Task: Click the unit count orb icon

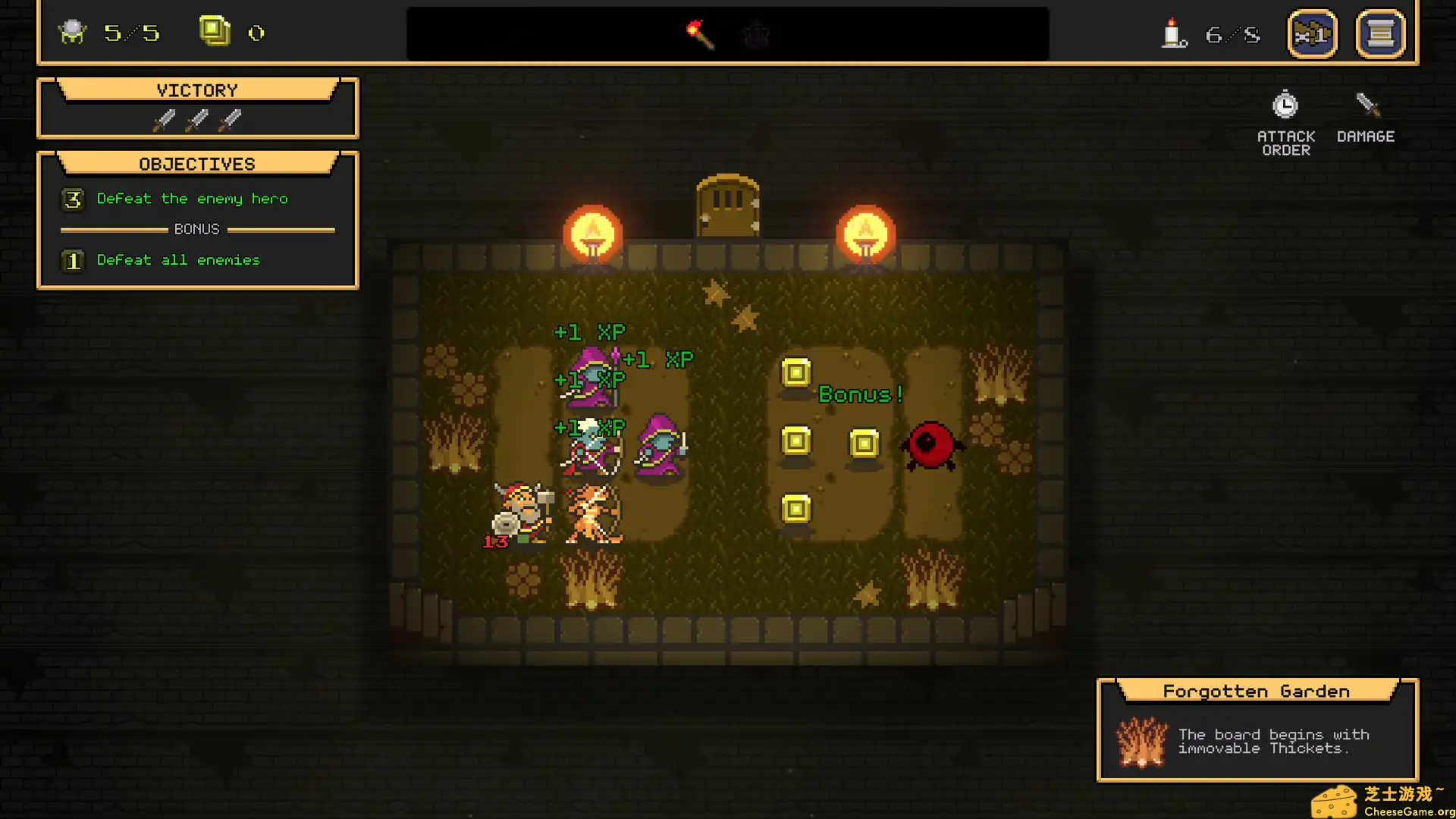Action: [x=72, y=33]
